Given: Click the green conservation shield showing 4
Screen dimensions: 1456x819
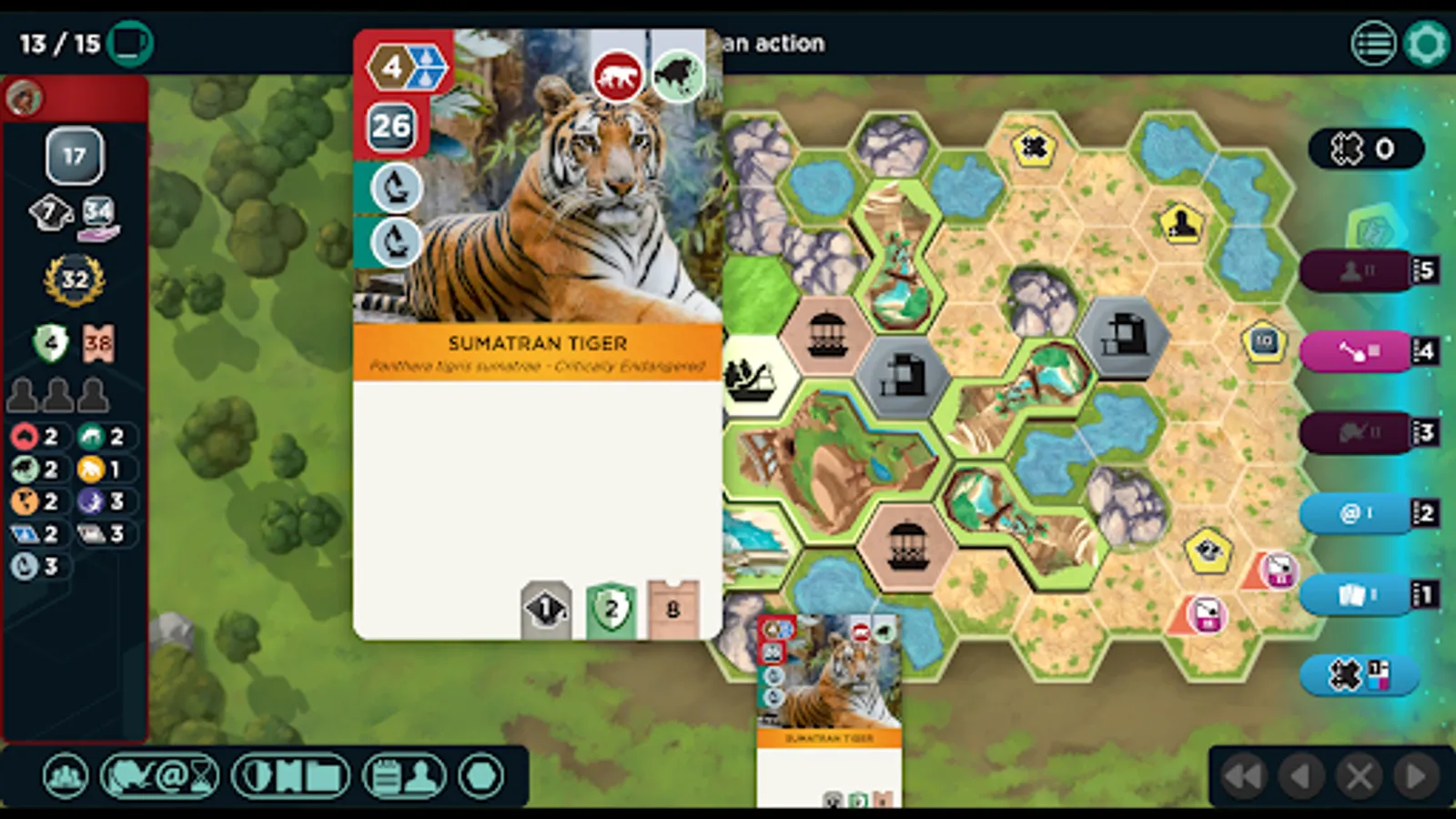Looking at the screenshot, I should [52, 341].
